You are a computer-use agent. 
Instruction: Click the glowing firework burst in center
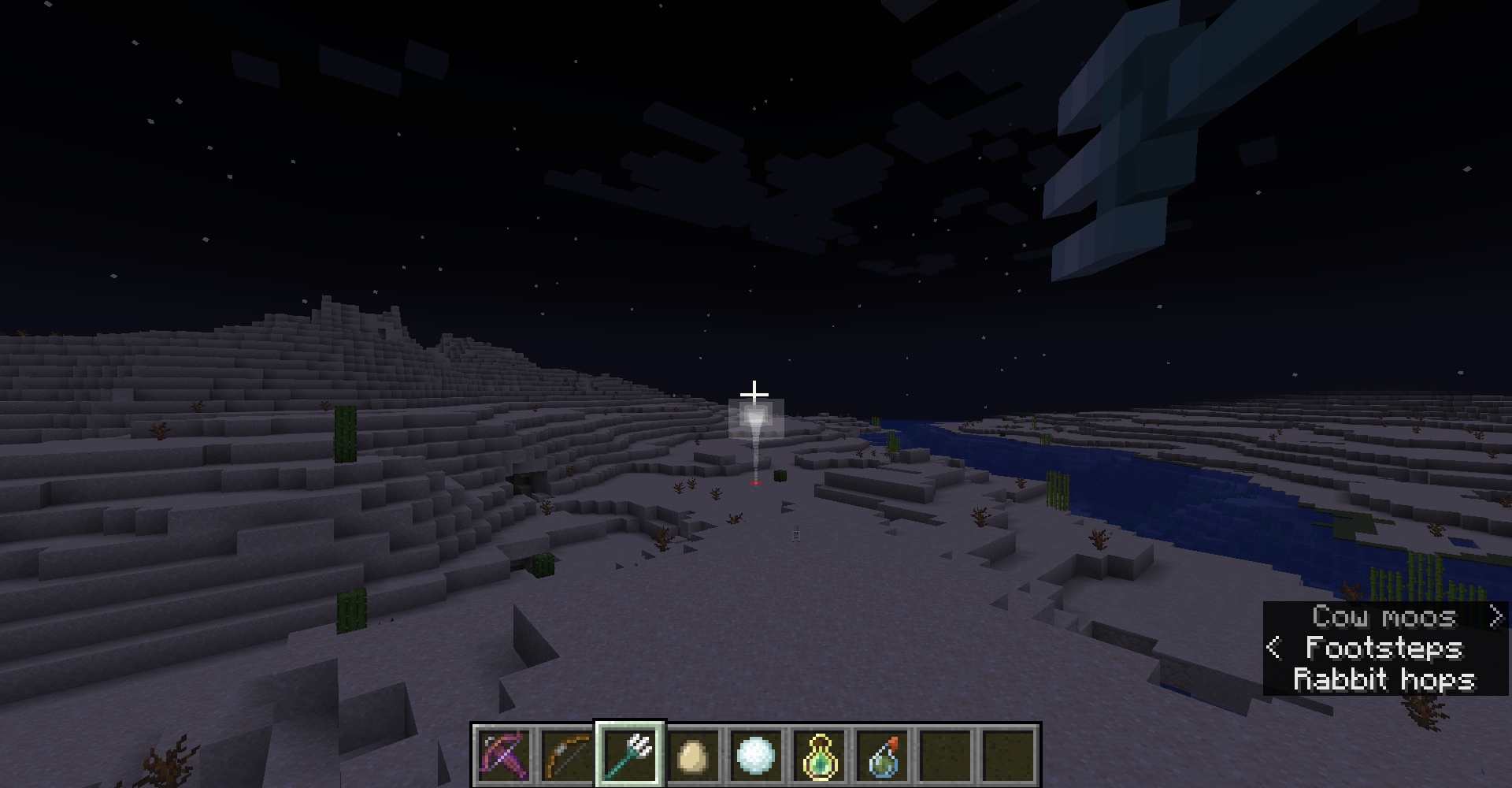point(754,418)
